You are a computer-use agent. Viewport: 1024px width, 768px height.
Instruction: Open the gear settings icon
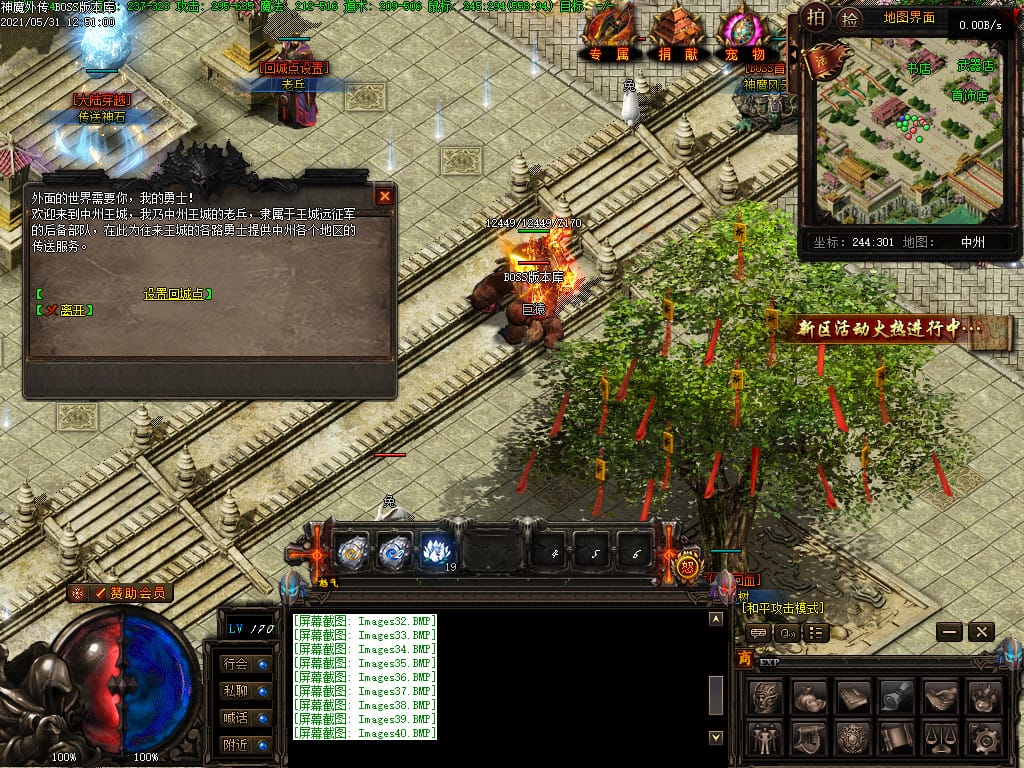coord(985,738)
